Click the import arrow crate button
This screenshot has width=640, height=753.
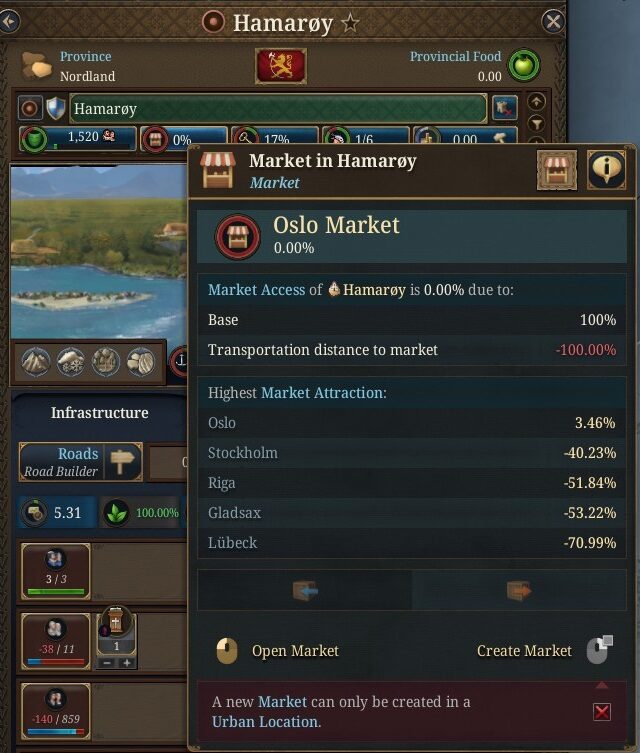pos(305,591)
